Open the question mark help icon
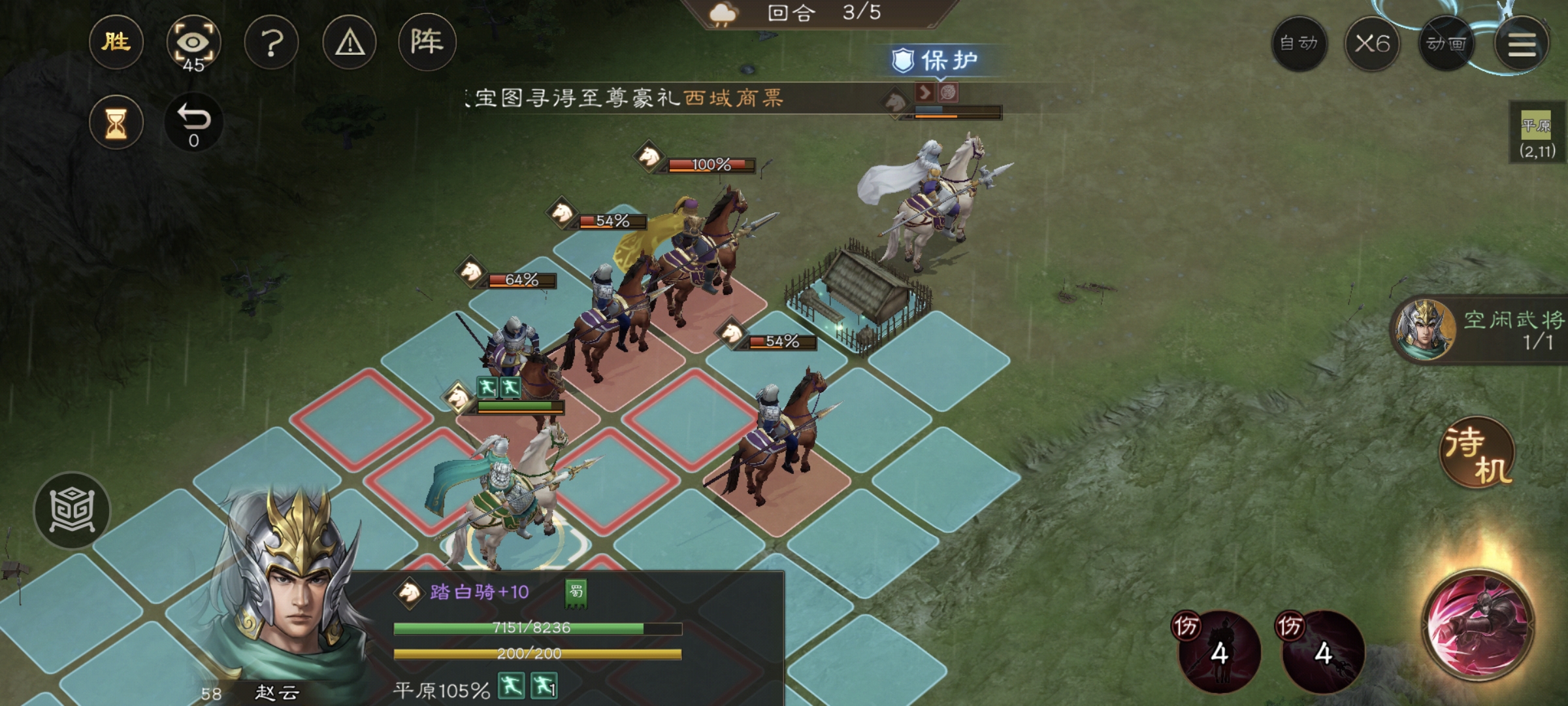Viewport: 1568px width, 706px height. (273, 43)
